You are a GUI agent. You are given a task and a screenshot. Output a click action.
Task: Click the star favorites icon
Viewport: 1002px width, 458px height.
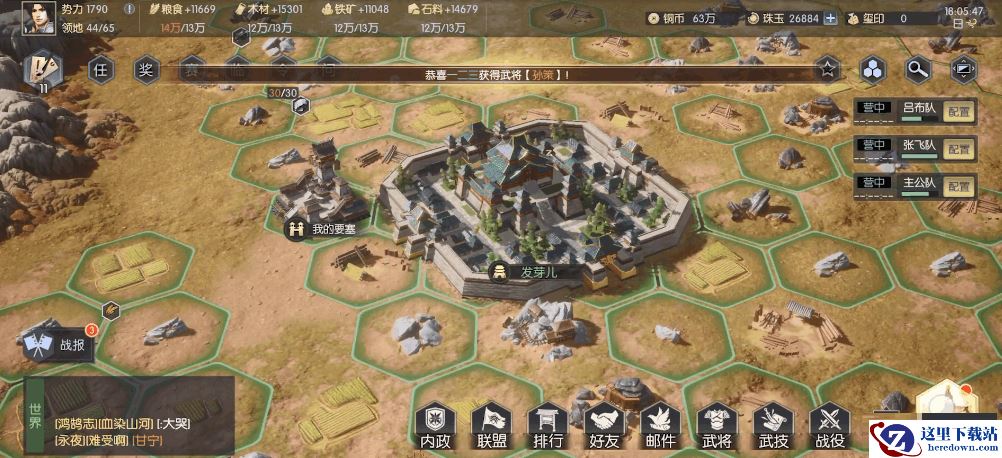tap(827, 69)
